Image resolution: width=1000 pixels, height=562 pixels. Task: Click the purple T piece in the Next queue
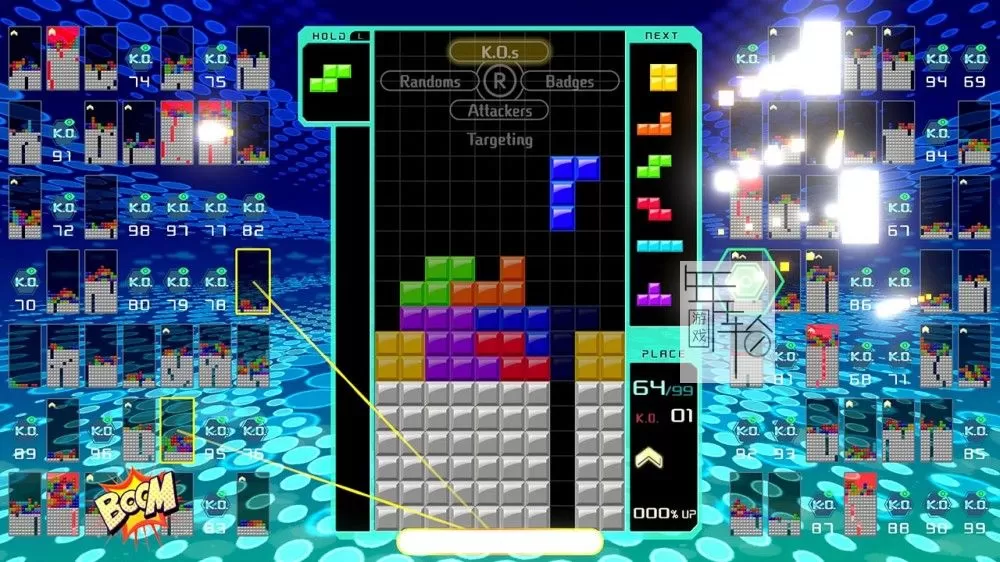[655, 293]
